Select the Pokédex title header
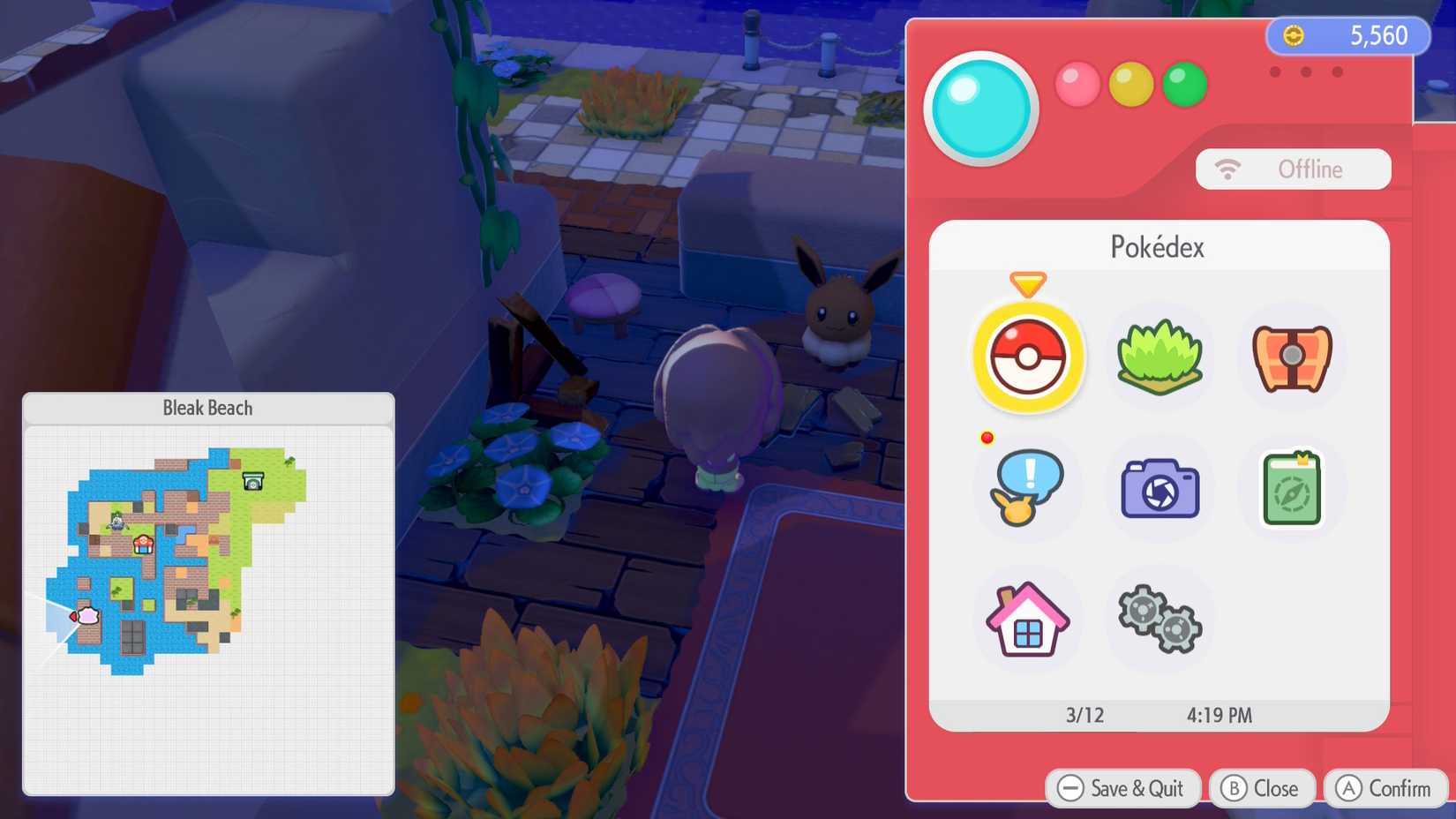This screenshot has width=1456, height=819. click(x=1158, y=247)
